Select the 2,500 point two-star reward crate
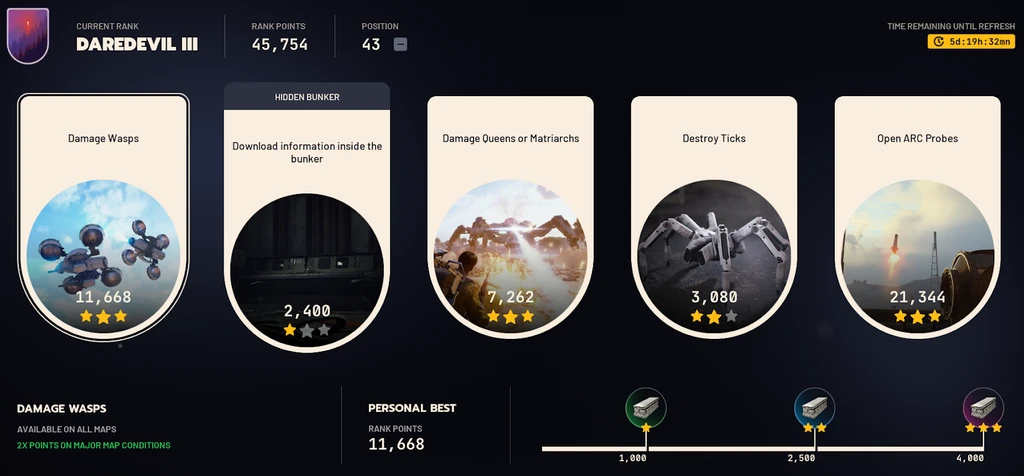This screenshot has height=476, width=1024. point(814,407)
